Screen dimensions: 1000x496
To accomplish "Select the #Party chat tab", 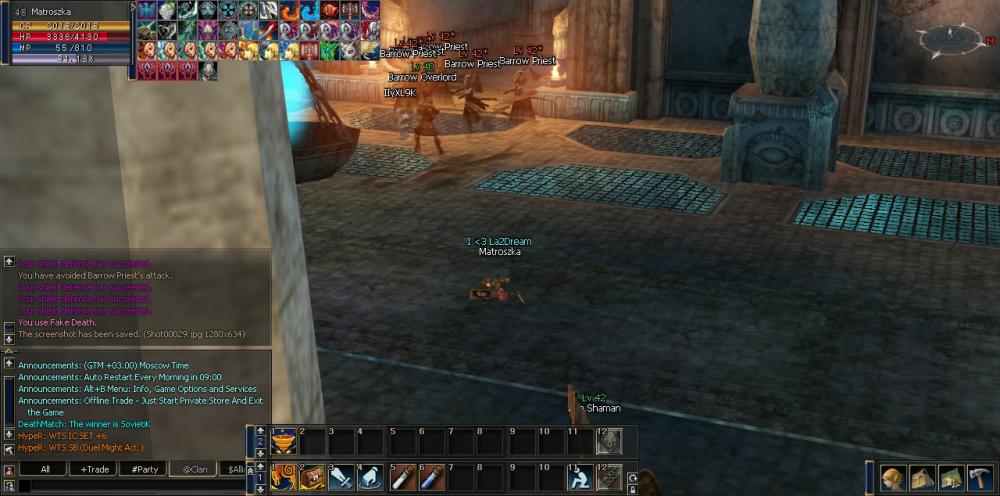I will pos(143,469).
